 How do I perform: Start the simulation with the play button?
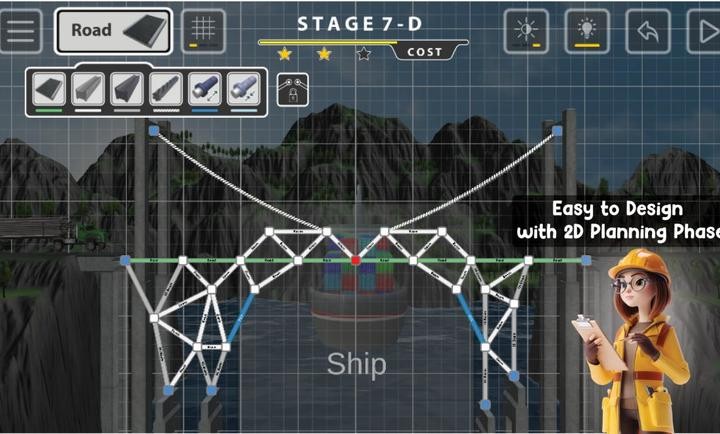[704, 31]
